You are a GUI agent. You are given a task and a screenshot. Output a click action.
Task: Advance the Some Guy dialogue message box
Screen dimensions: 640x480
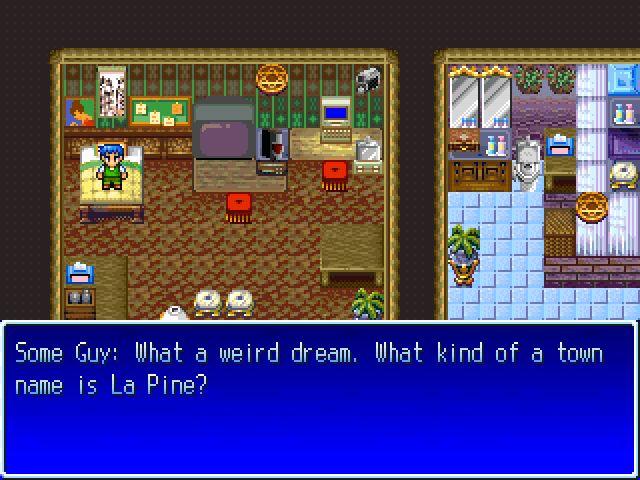click(320, 398)
